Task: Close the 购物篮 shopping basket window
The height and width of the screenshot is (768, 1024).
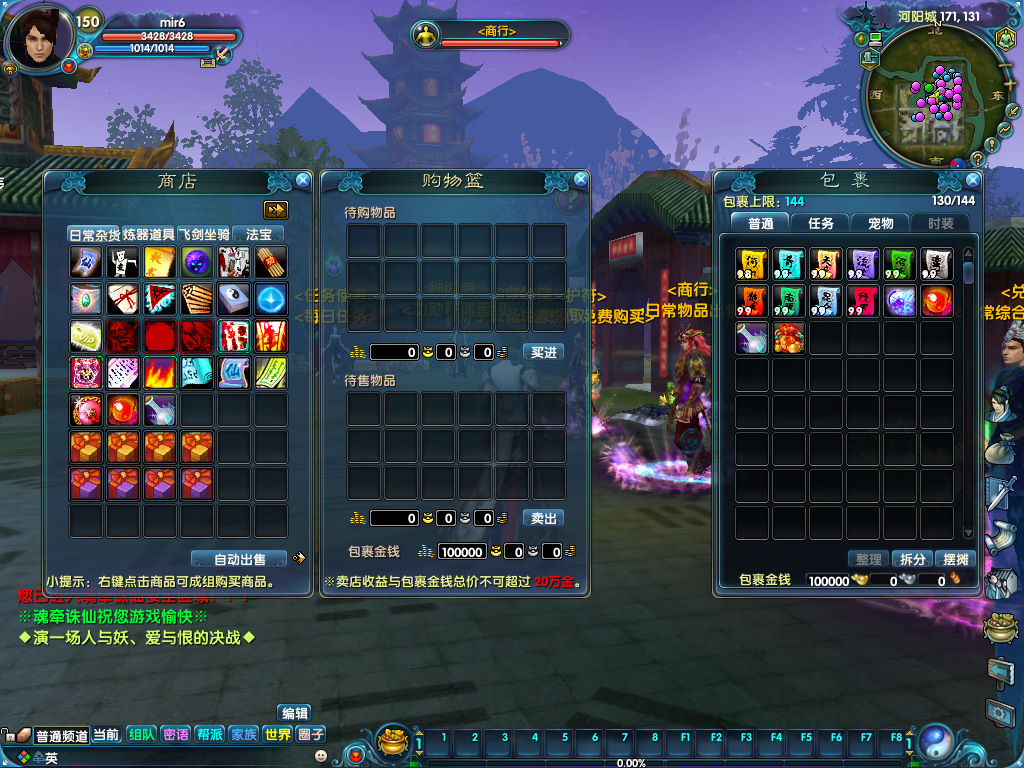Action: point(581,180)
